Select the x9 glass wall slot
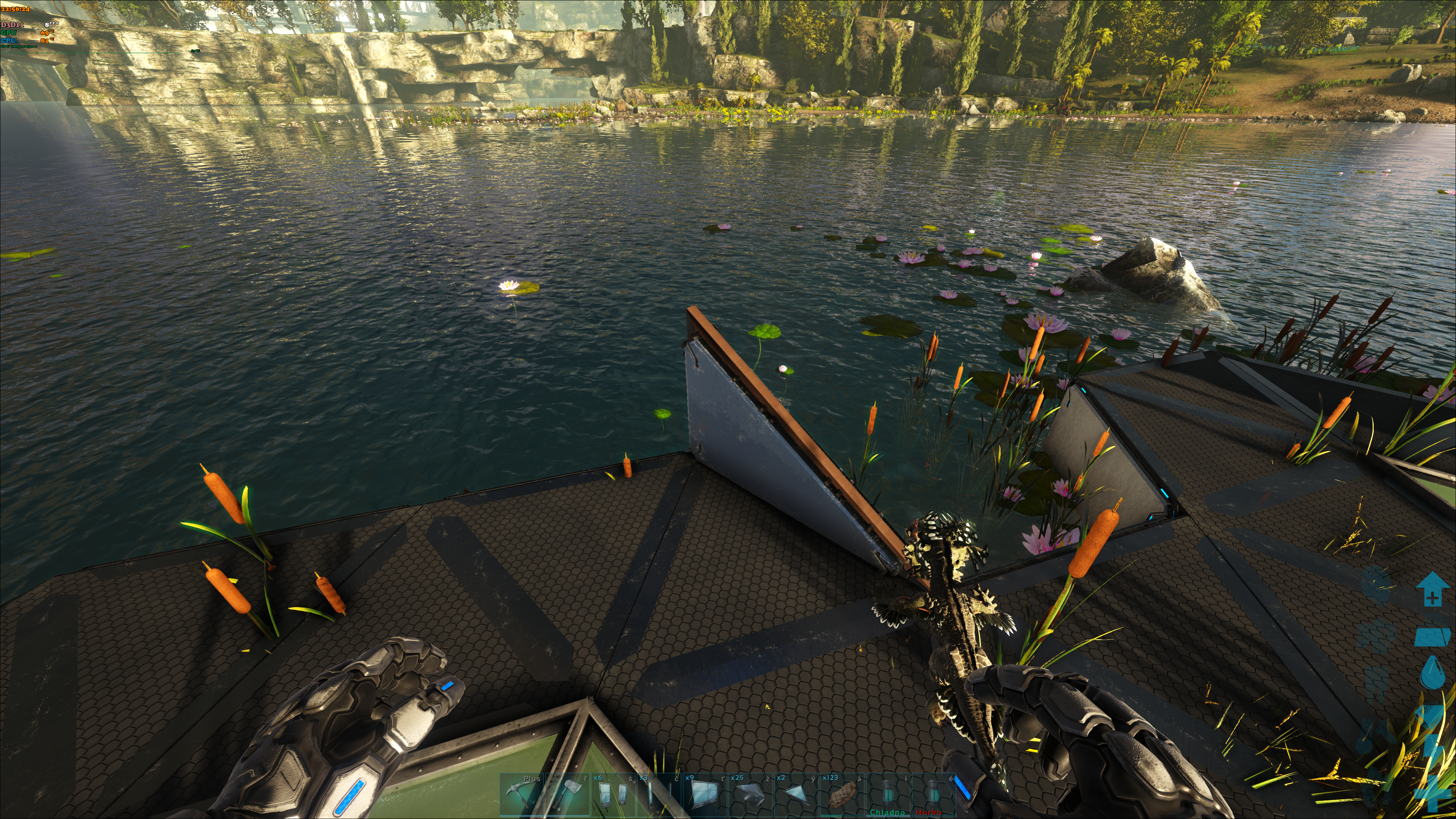This screenshot has width=1456, height=819. pos(704,795)
